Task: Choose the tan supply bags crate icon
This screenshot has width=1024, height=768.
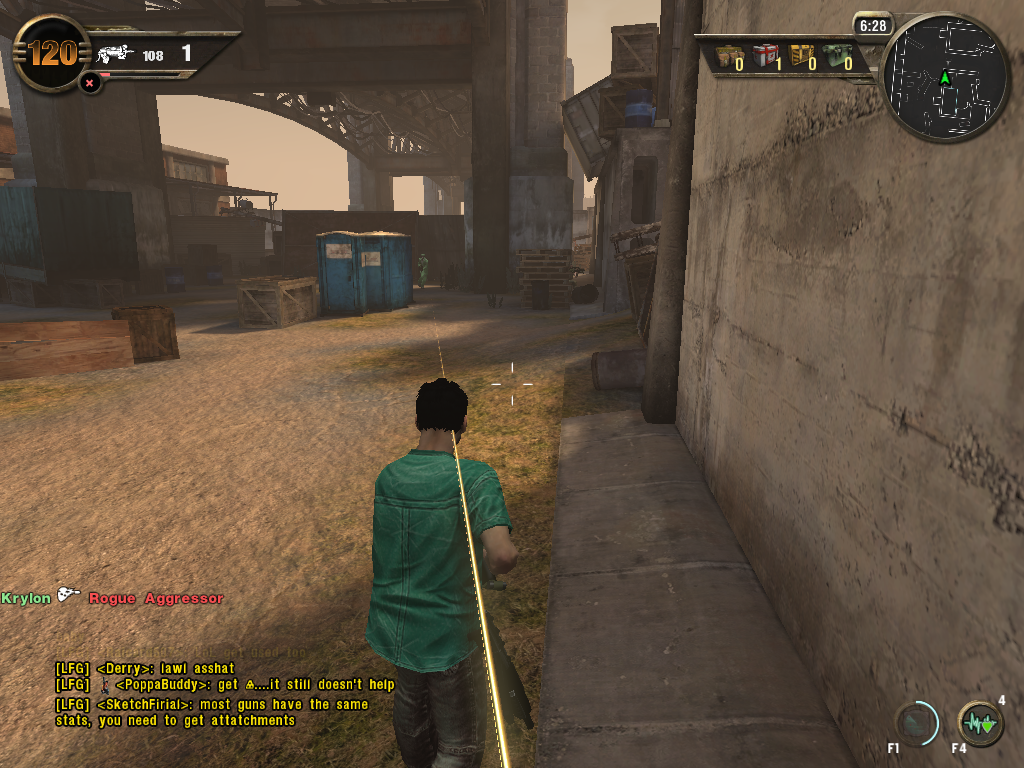Action: click(x=729, y=55)
